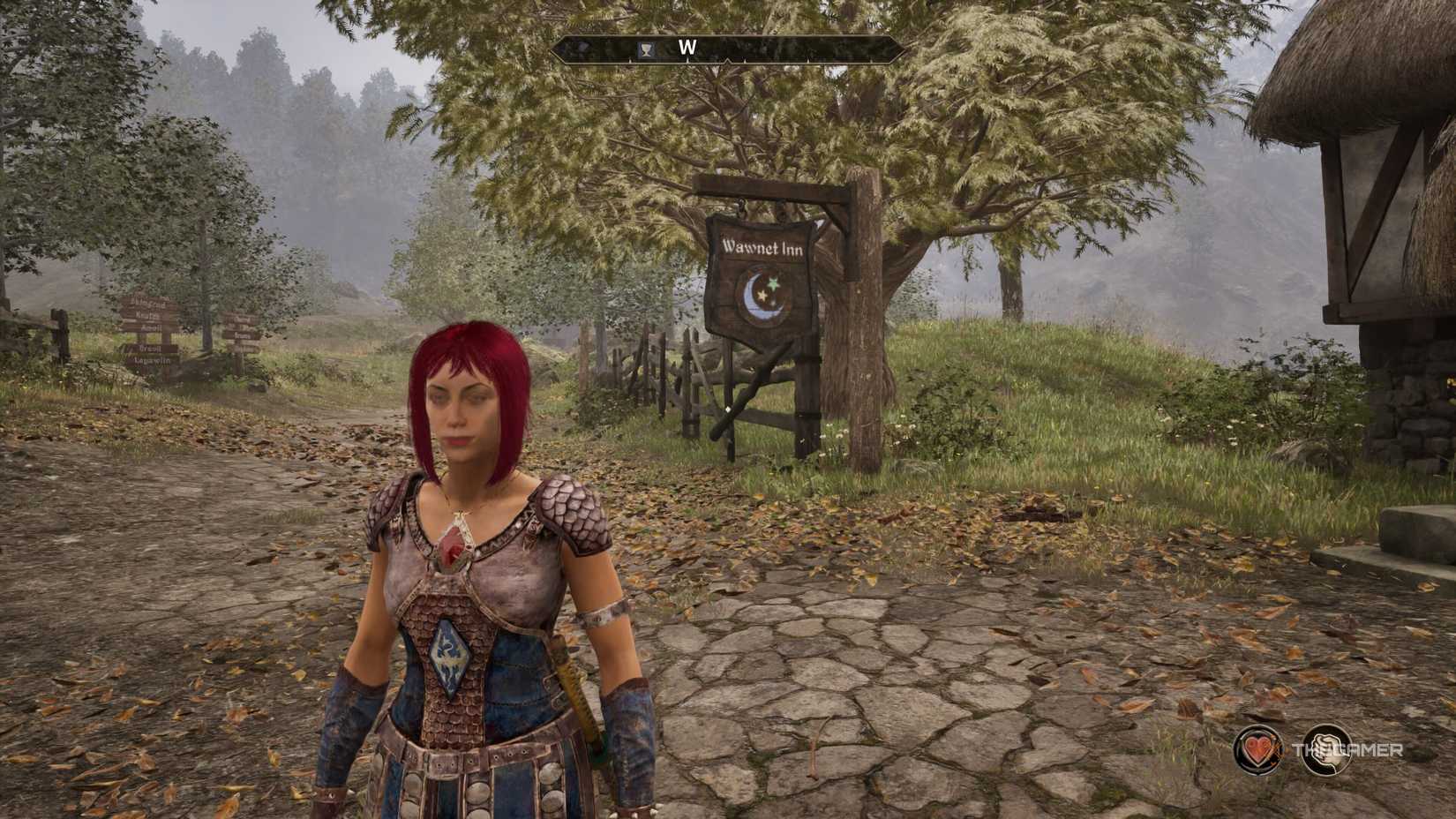Viewport: 1456px width, 819px height.
Task: Click the tick mark under the W marker
Action: (688, 60)
